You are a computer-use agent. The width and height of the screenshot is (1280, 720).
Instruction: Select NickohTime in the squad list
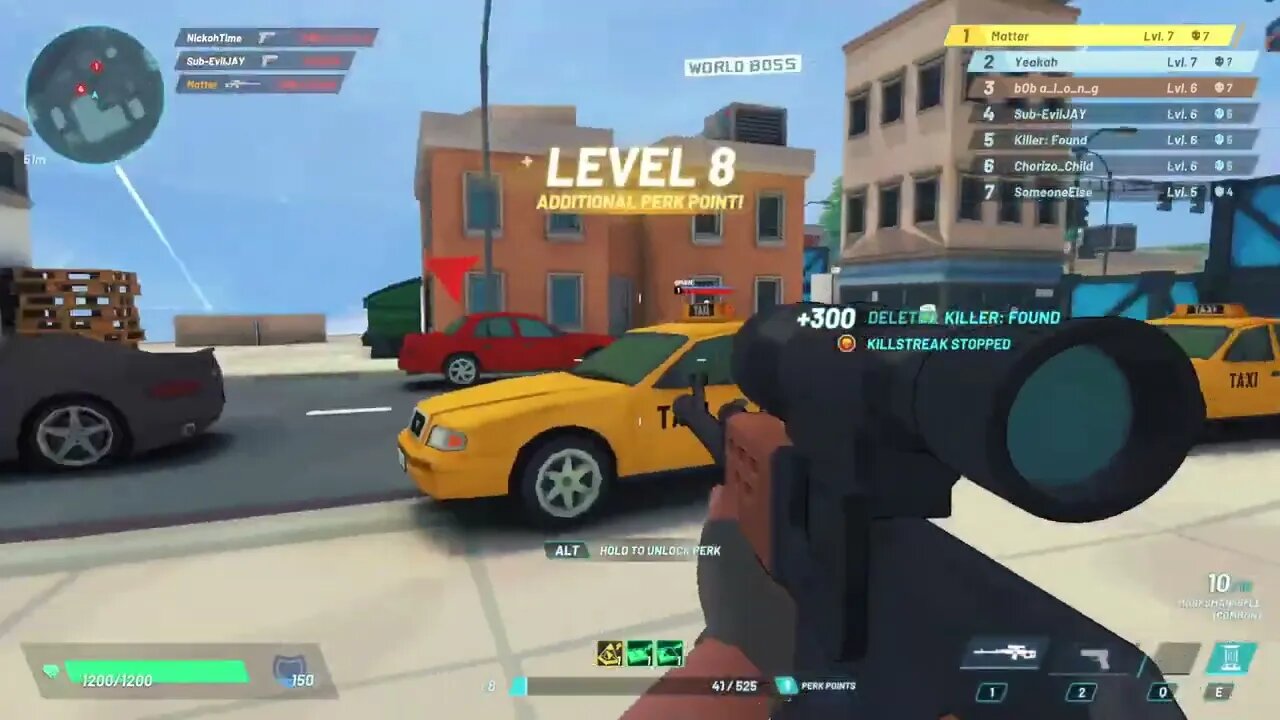click(x=275, y=38)
